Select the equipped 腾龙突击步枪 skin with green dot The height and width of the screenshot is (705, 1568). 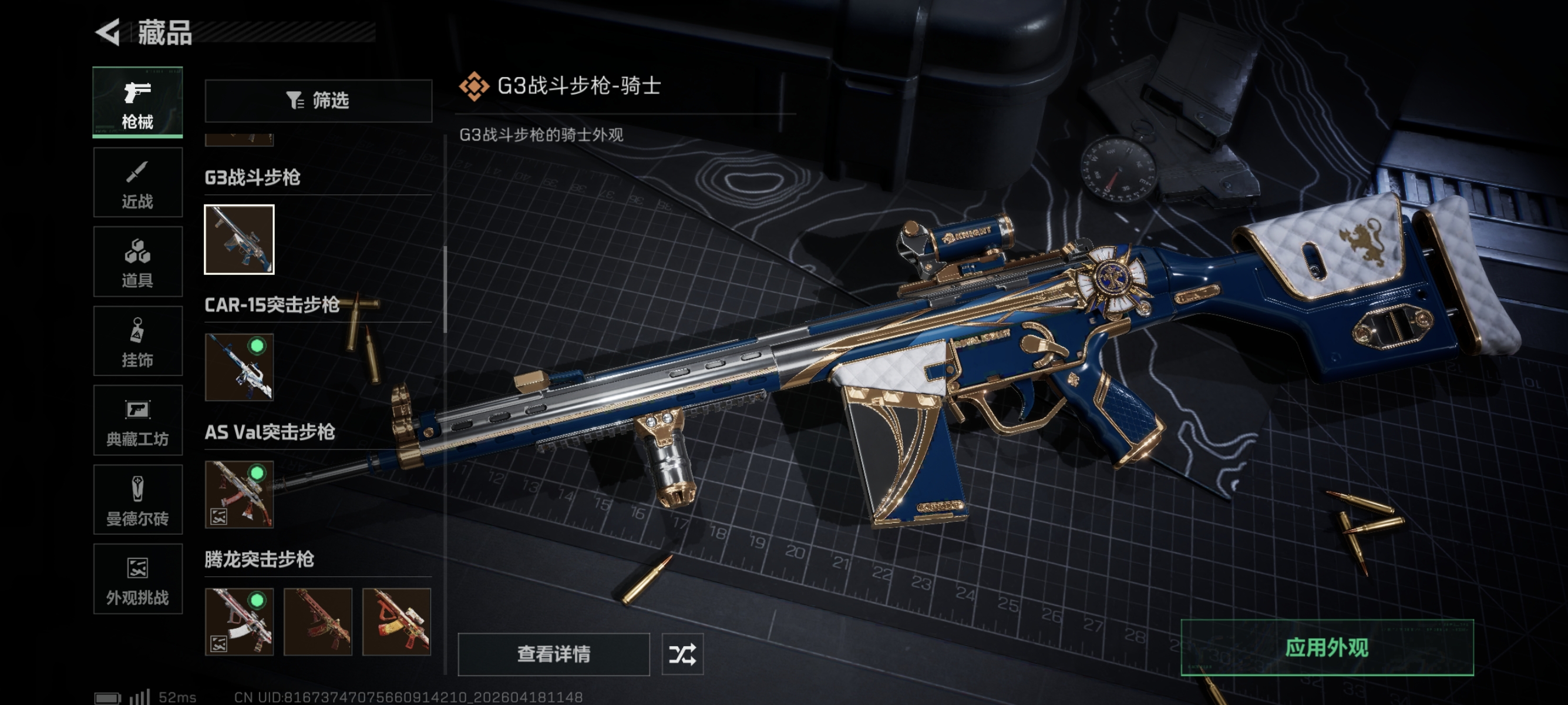tap(239, 622)
